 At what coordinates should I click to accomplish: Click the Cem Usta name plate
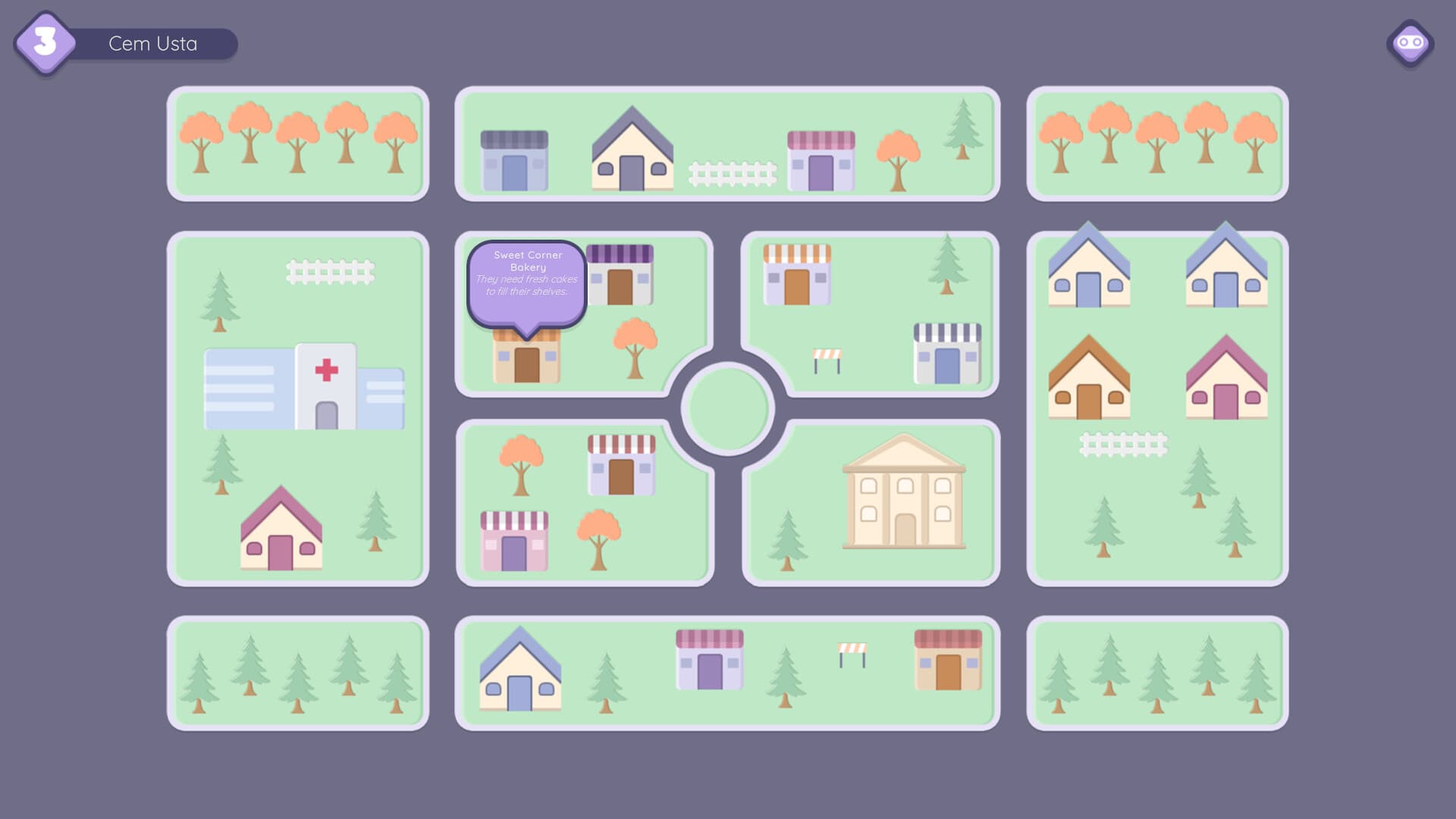[x=152, y=43]
